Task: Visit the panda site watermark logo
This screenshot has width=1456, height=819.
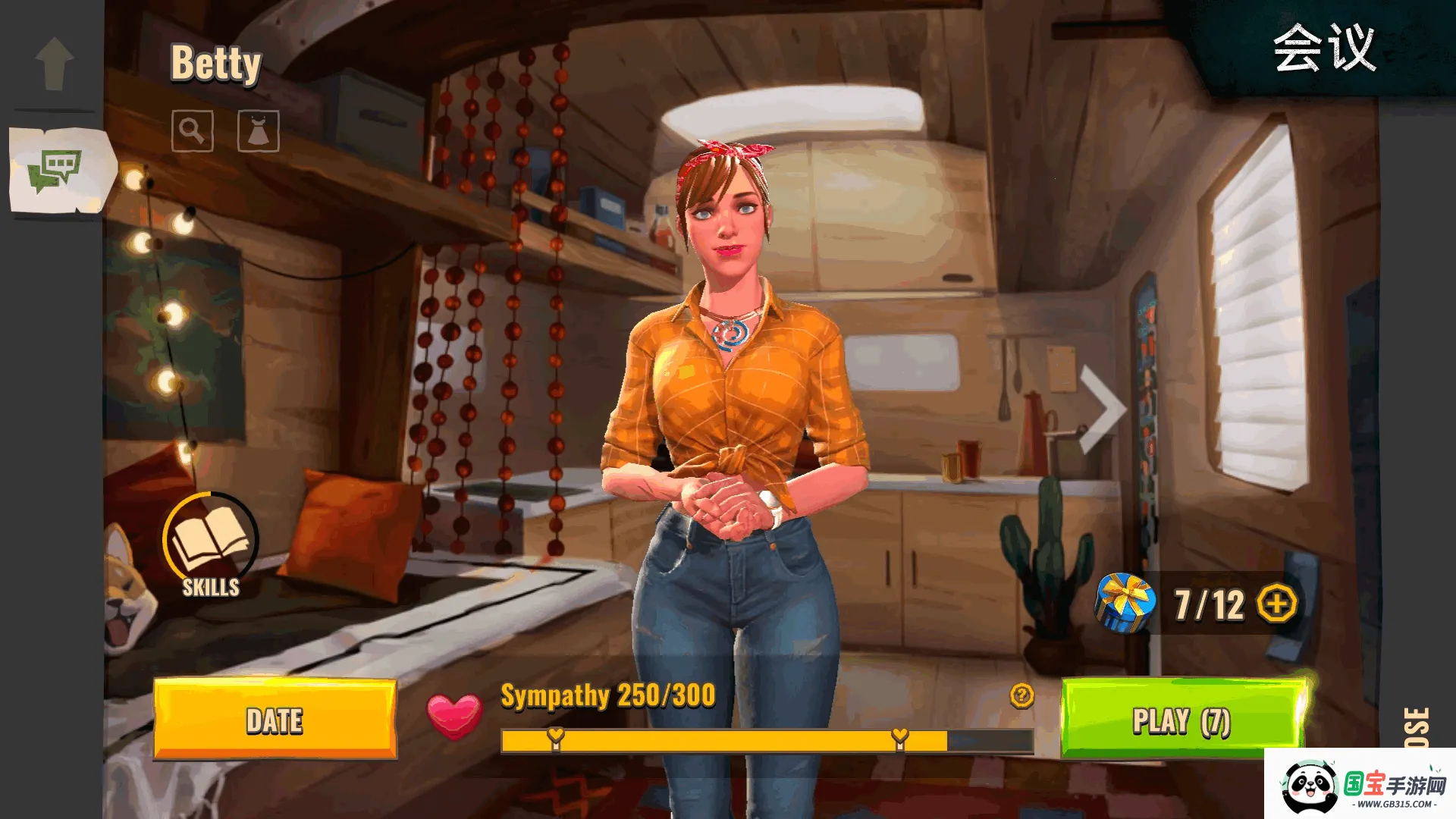Action: (x=1361, y=786)
